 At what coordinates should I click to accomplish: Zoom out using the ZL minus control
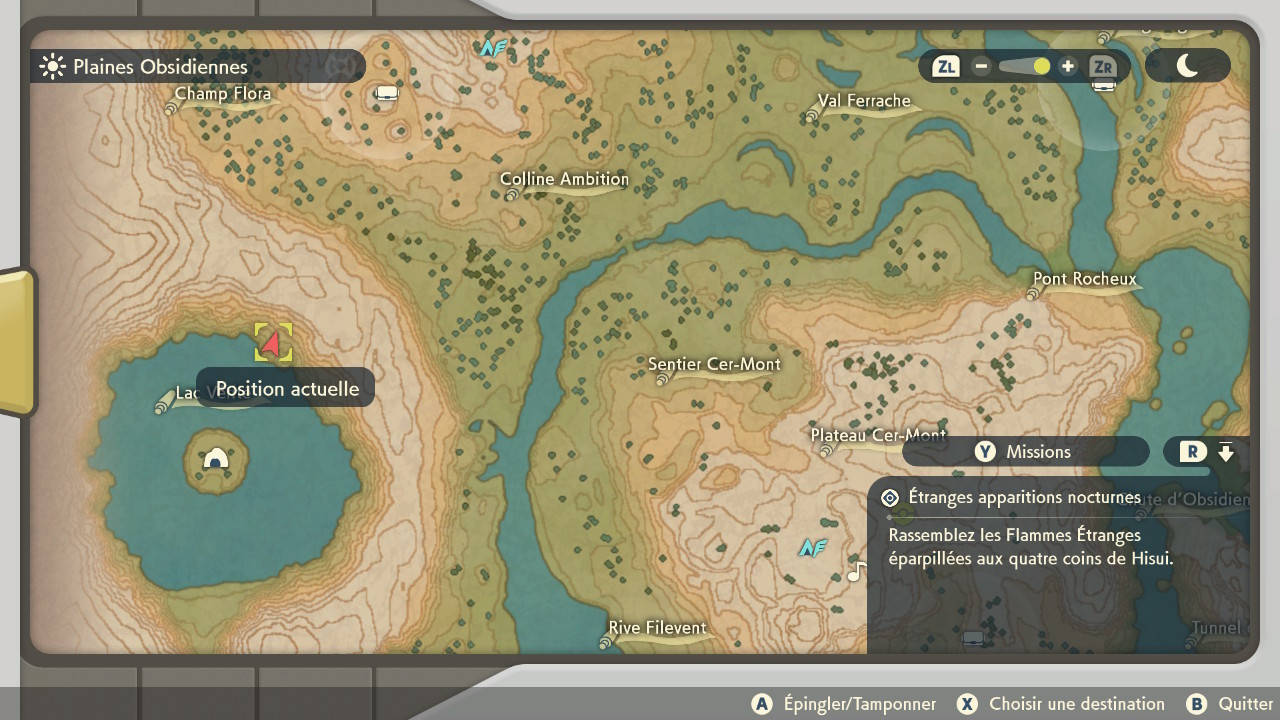(981, 66)
